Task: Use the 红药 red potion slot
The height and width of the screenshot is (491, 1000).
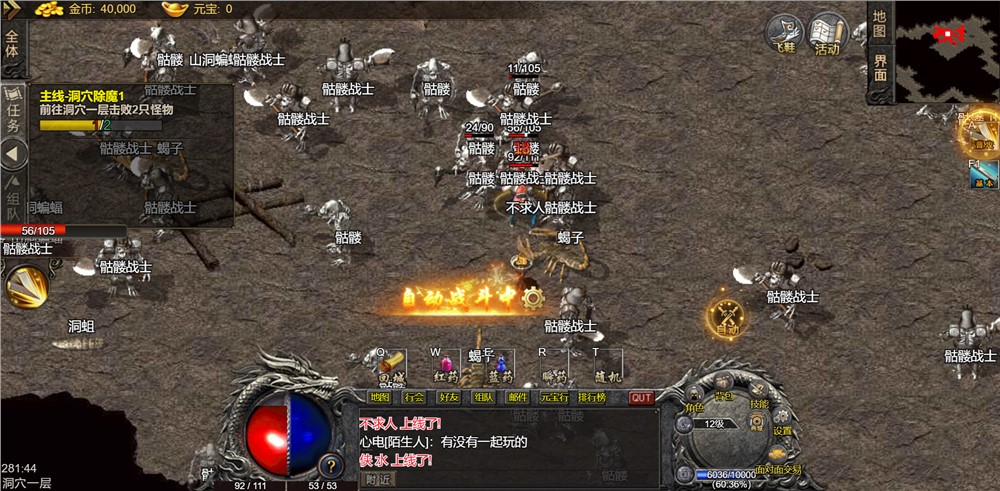Action: (x=445, y=367)
